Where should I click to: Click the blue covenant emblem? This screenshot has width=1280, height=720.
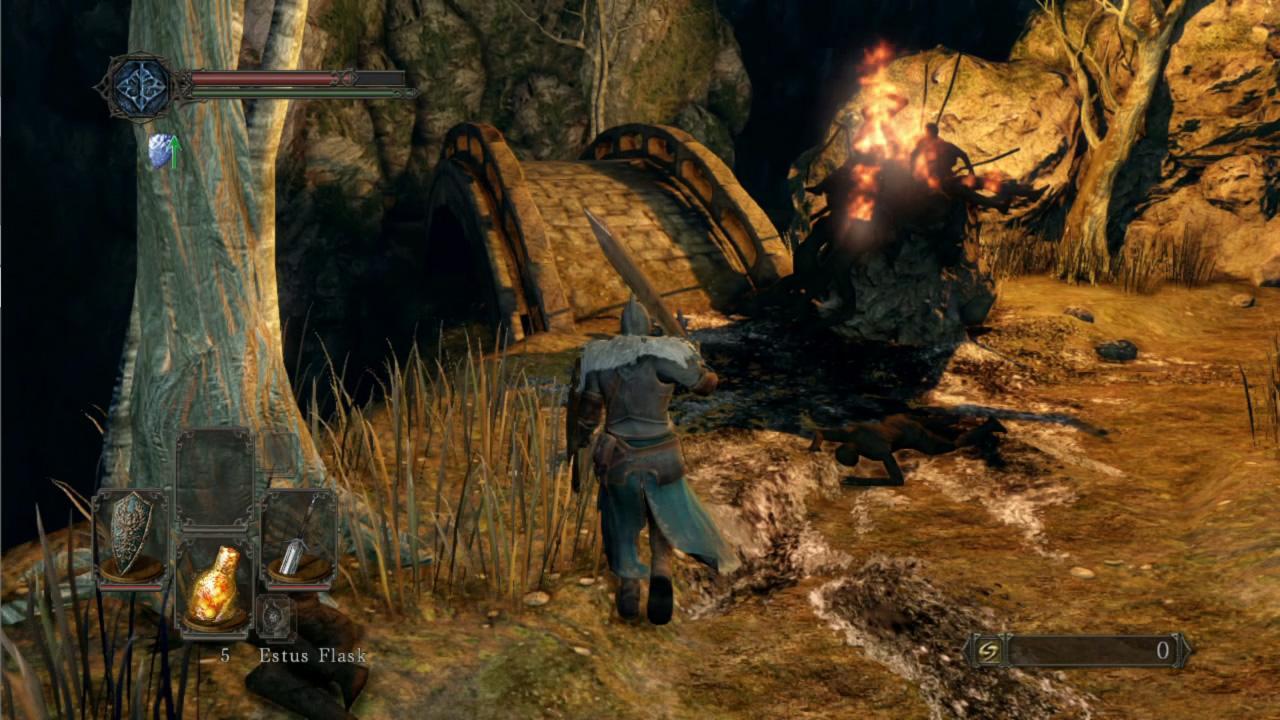138,86
